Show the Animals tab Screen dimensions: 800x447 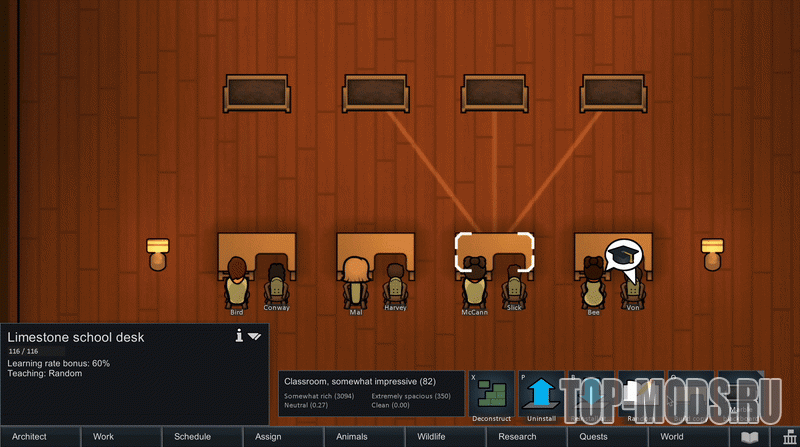364,437
